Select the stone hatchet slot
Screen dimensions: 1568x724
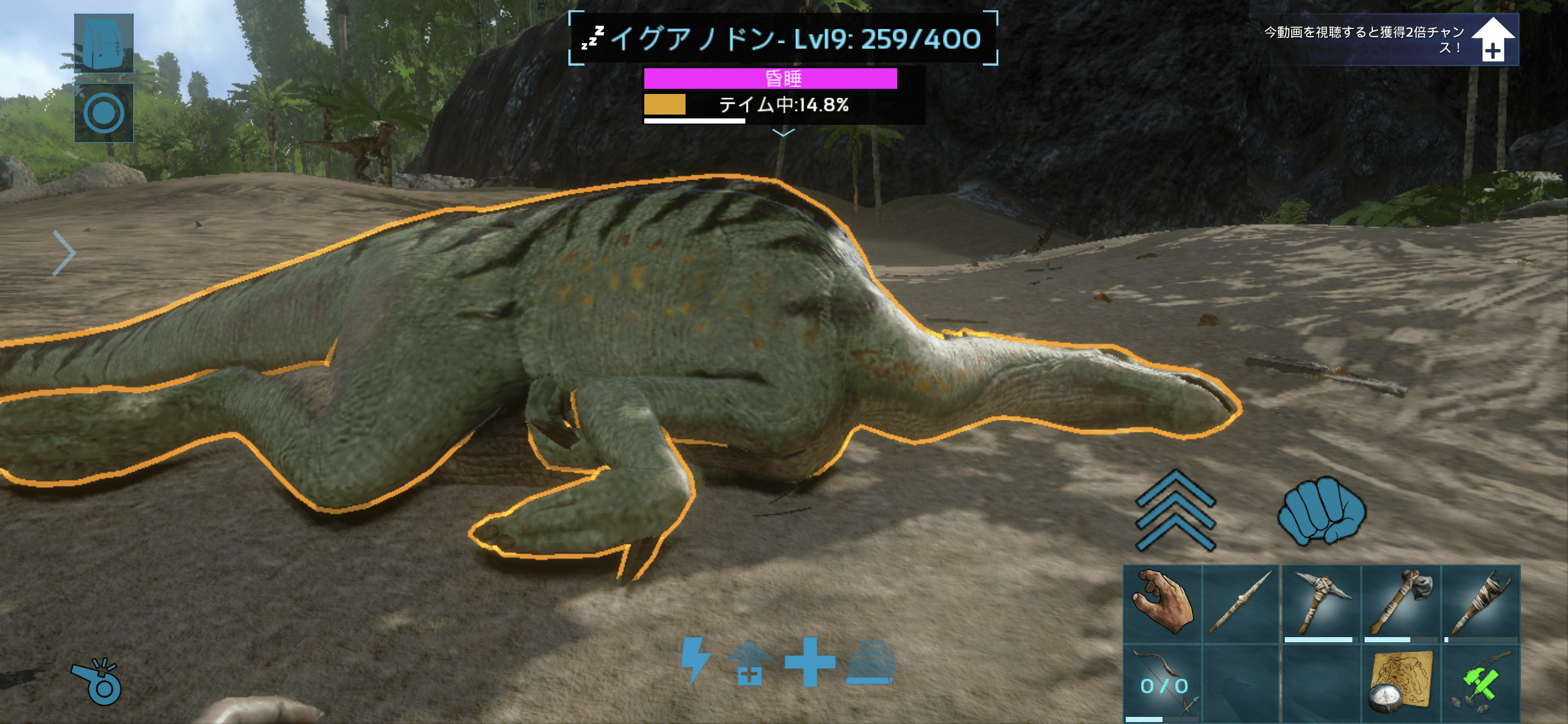1401,604
